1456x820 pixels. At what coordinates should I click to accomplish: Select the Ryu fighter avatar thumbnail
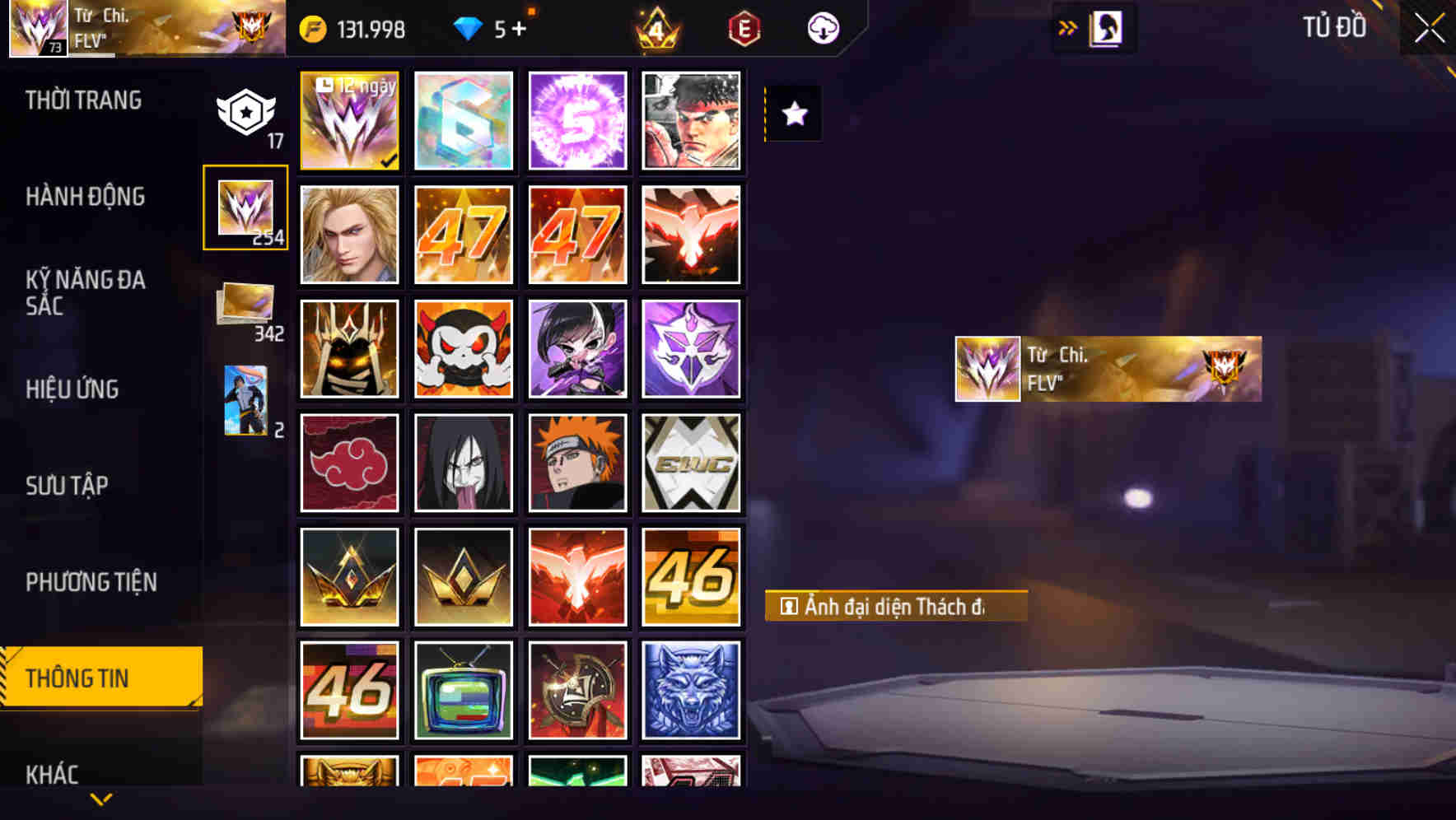[x=693, y=120]
